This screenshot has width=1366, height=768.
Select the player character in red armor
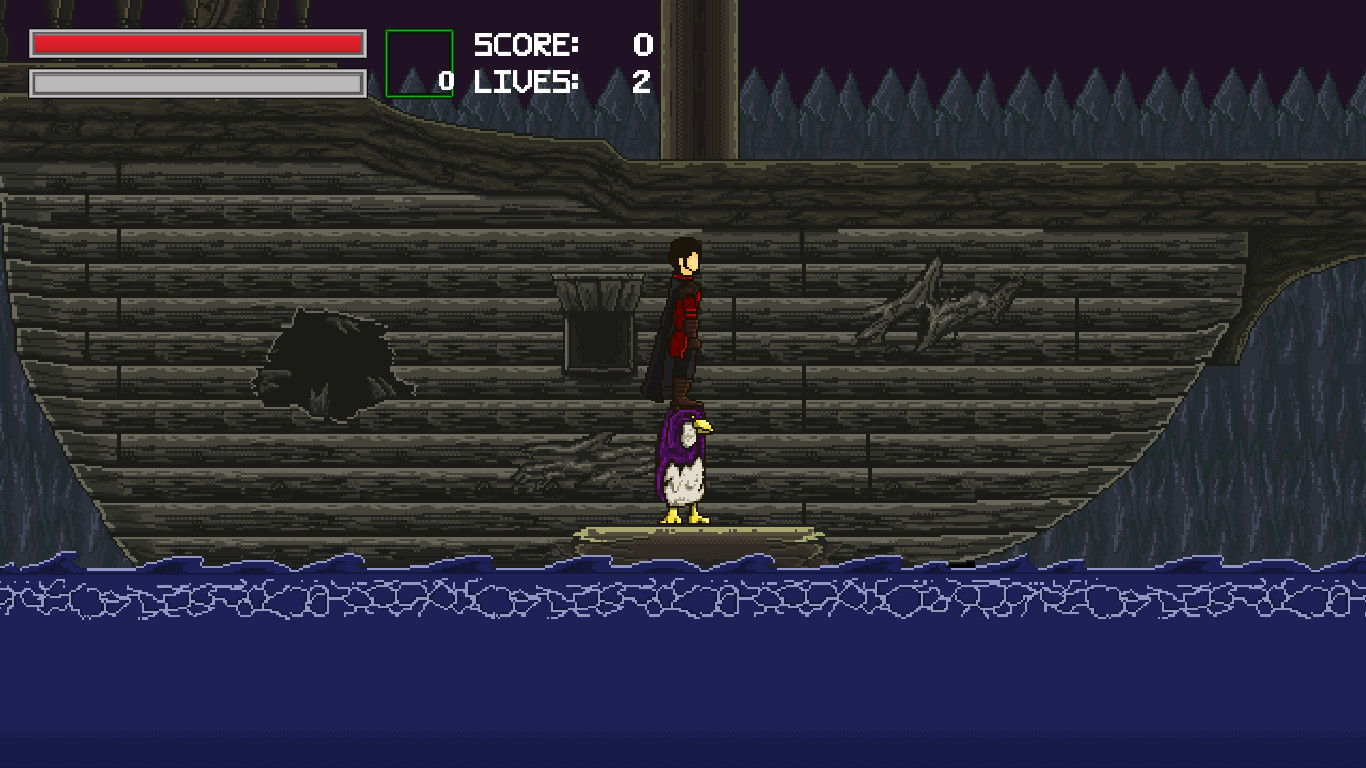(682, 310)
